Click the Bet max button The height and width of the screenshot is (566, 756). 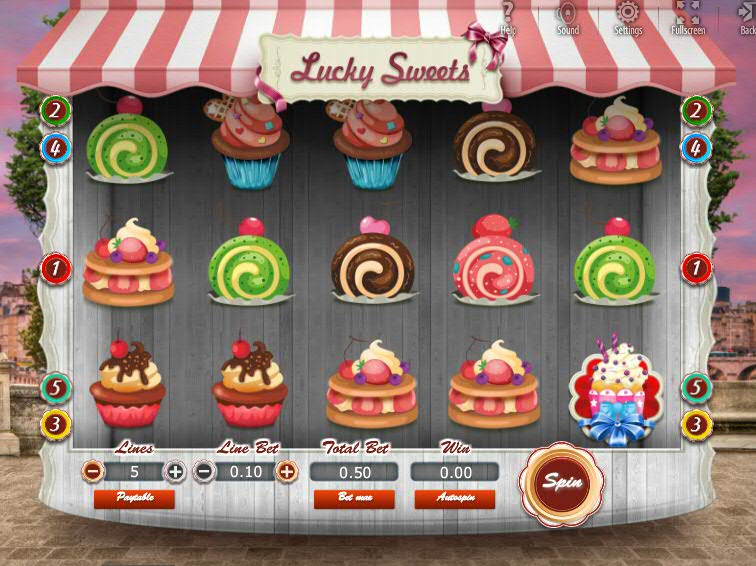coord(354,498)
